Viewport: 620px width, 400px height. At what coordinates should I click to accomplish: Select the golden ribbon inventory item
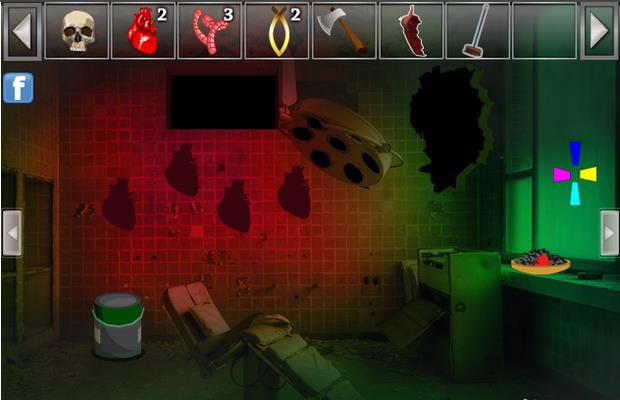coord(277,31)
